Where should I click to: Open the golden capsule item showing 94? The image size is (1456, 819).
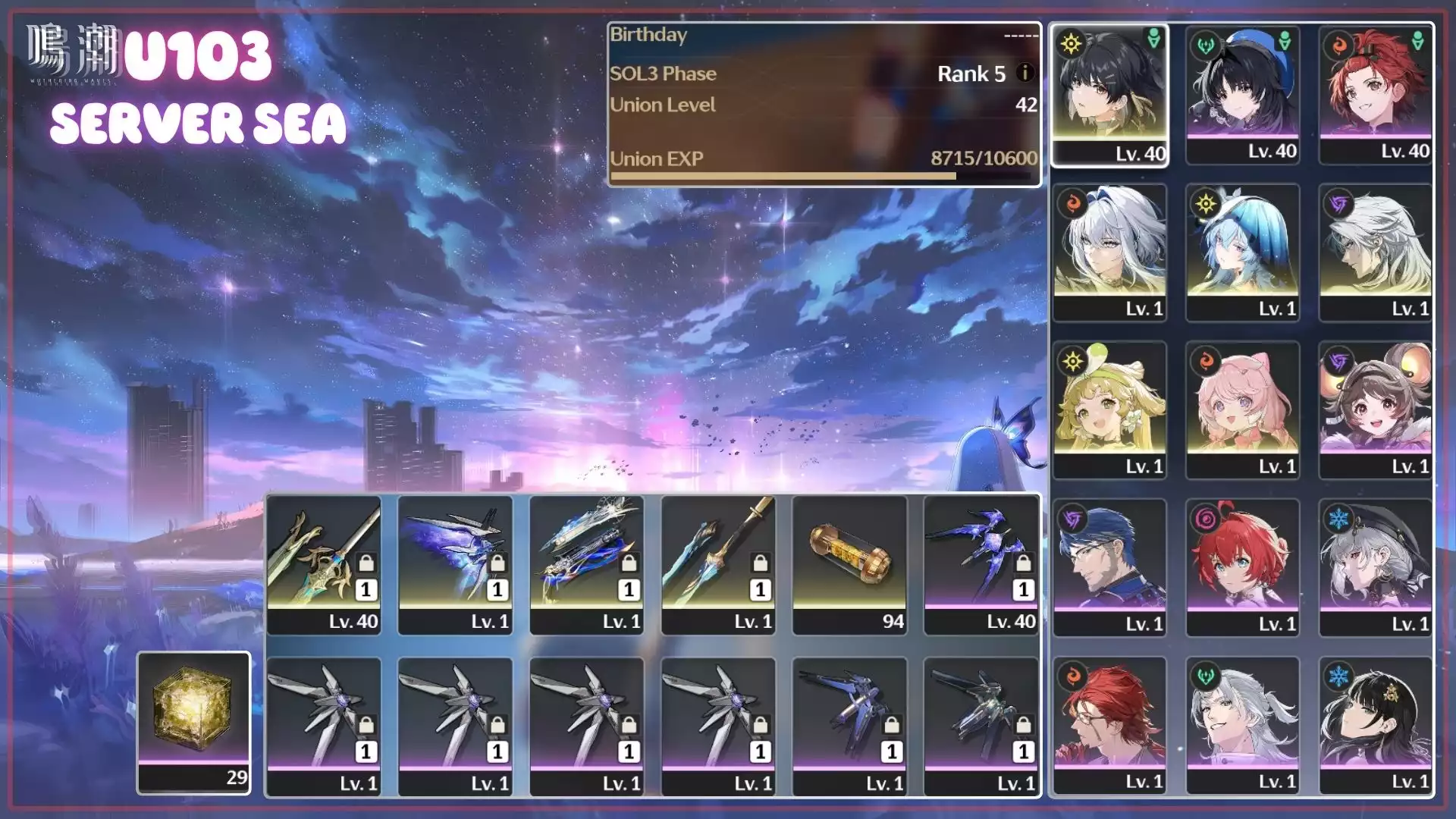click(x=849, y=565)
